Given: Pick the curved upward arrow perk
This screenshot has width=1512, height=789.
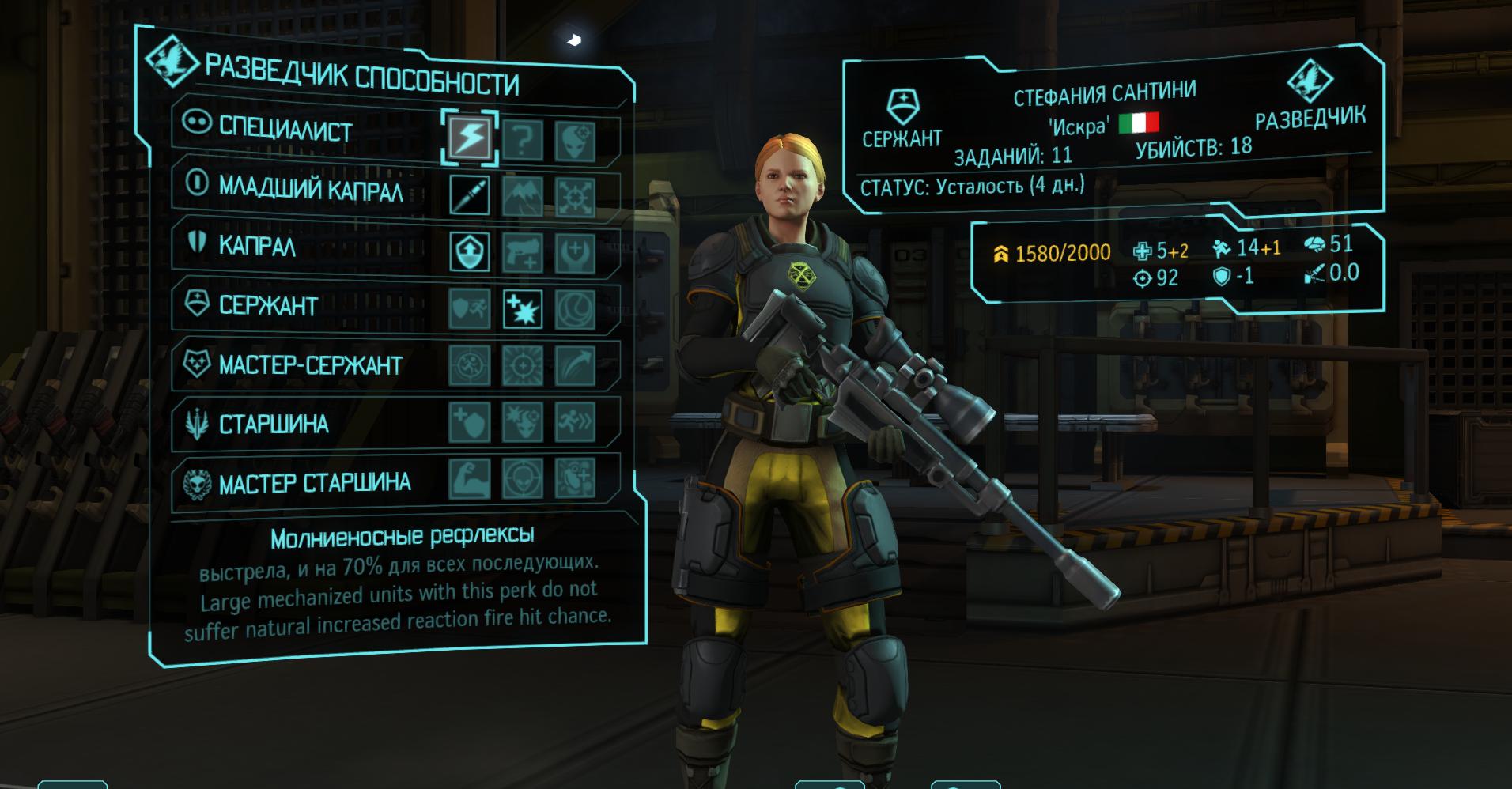Looking at the screenshot, I should click(575, 366).
